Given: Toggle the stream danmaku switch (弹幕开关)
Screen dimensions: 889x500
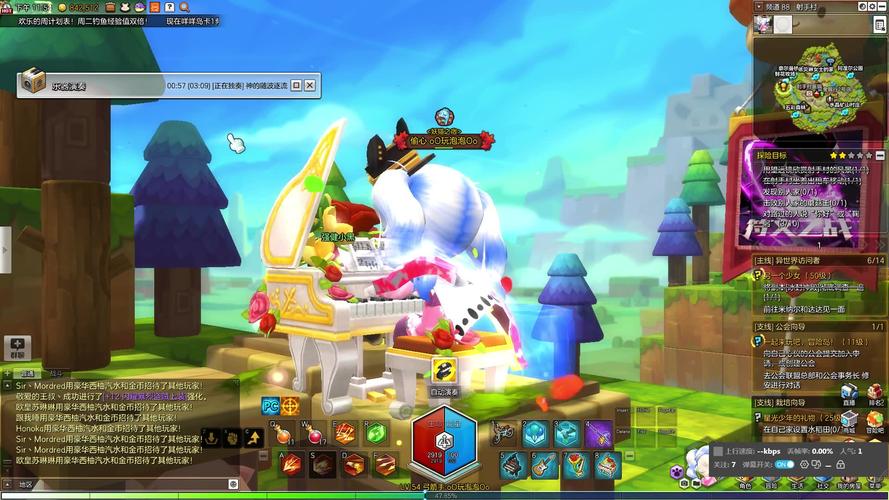Looking at the screenshot, I should point(784,464).
